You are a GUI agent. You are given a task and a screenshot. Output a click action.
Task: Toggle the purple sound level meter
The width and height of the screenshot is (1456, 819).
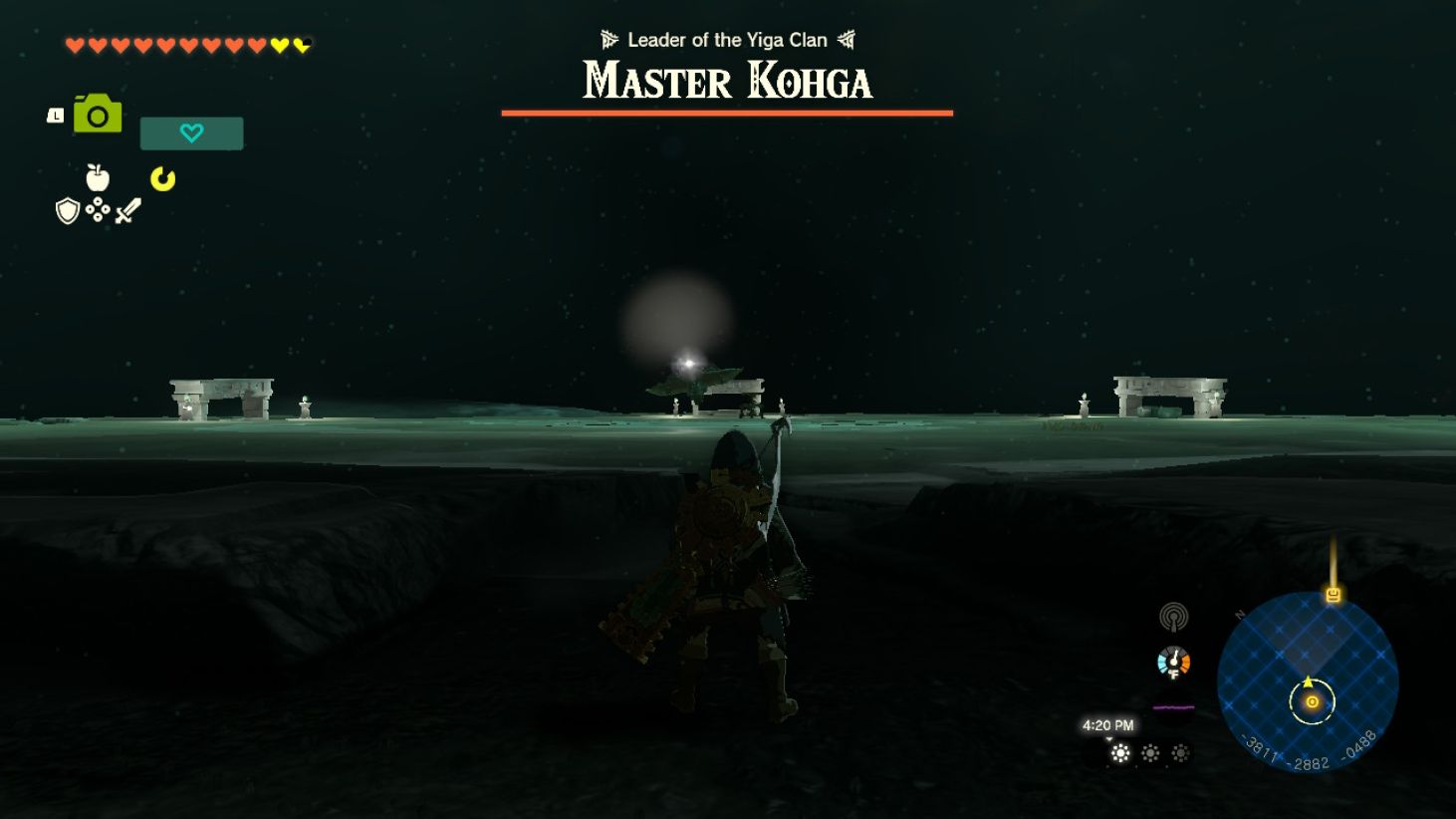click(1172, 706)
